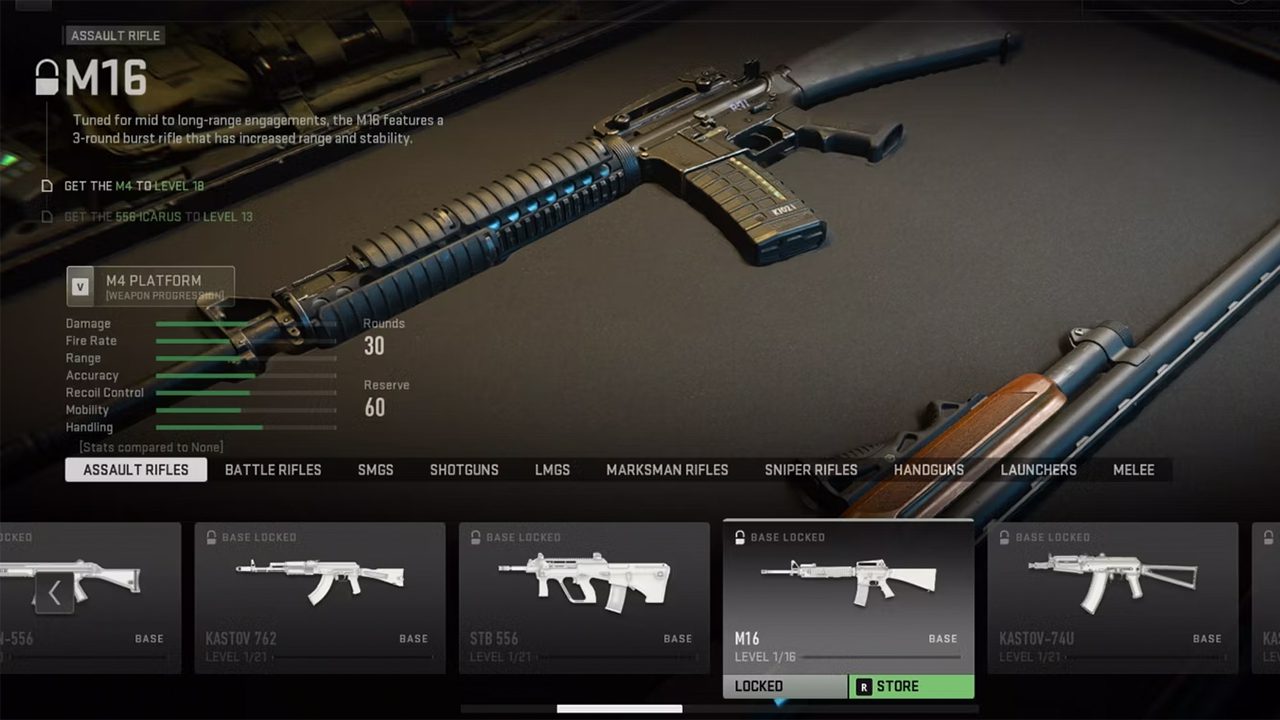Click the Locked label under M16
Viewport: 1280px width, 720px height.
(784, 687)
